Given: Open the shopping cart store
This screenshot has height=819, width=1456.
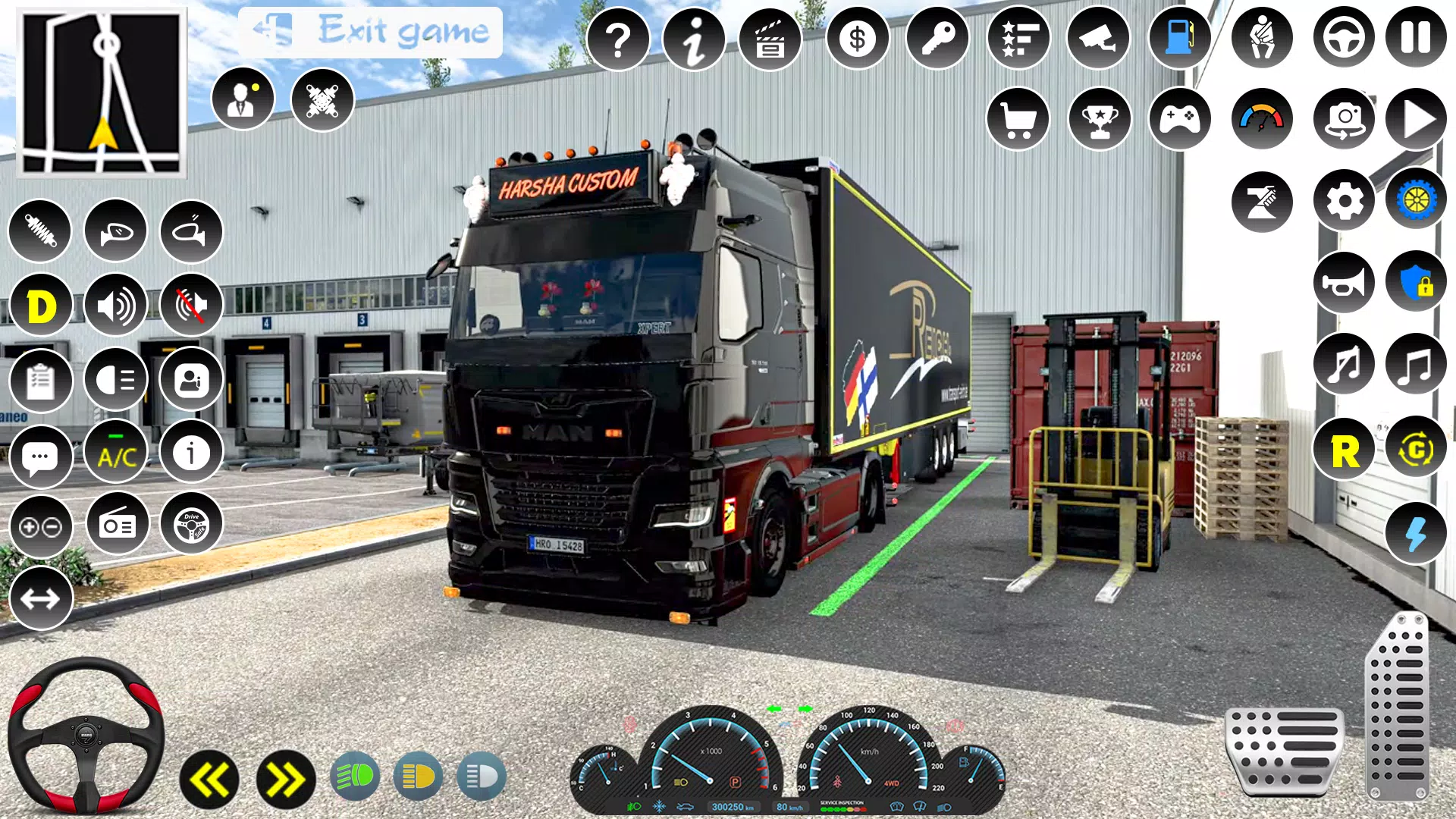Looking at the screenshot, I should click(x=1018, y=119).
